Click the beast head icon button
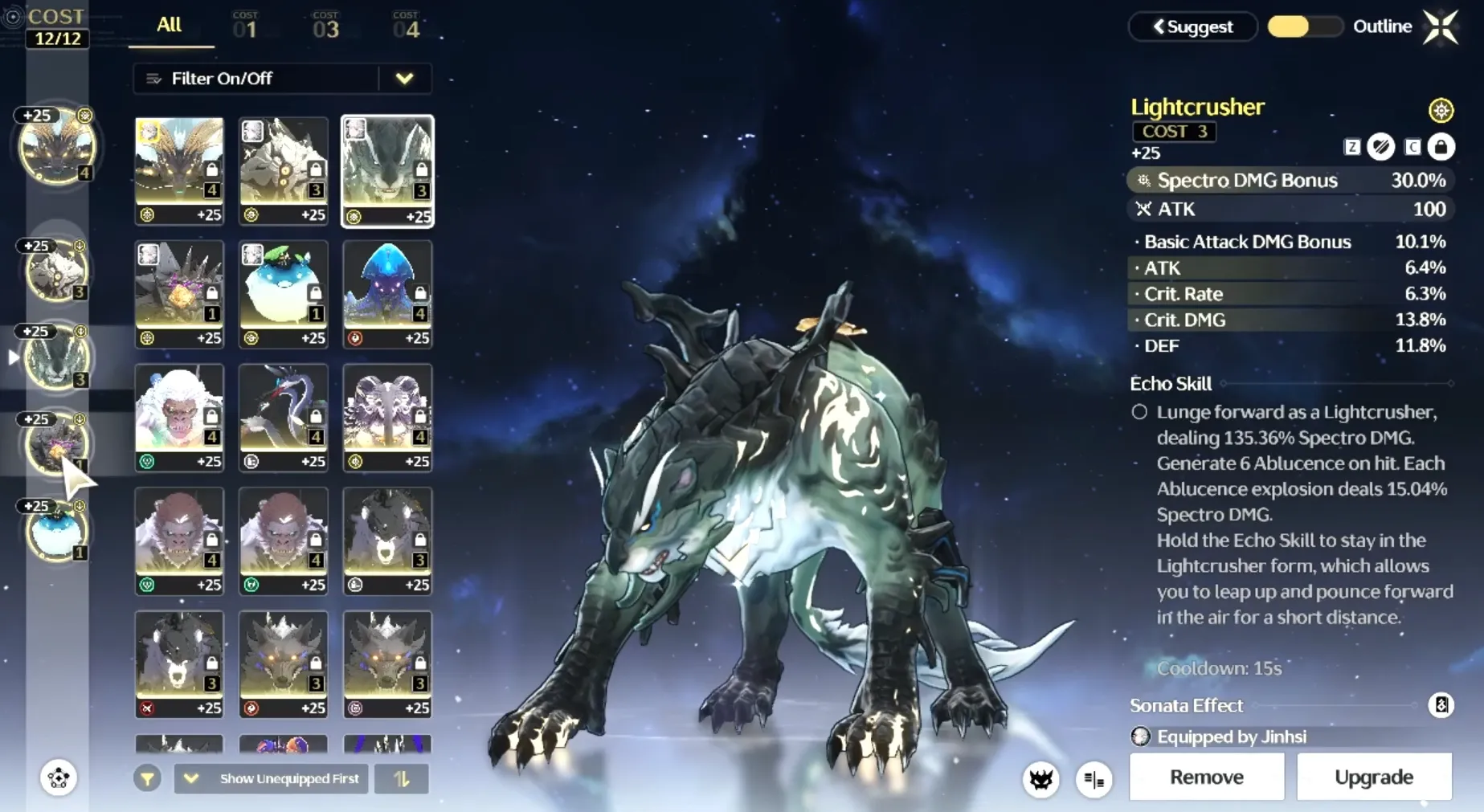Viewport: 1484px width, 812px height. [1041, 779]
